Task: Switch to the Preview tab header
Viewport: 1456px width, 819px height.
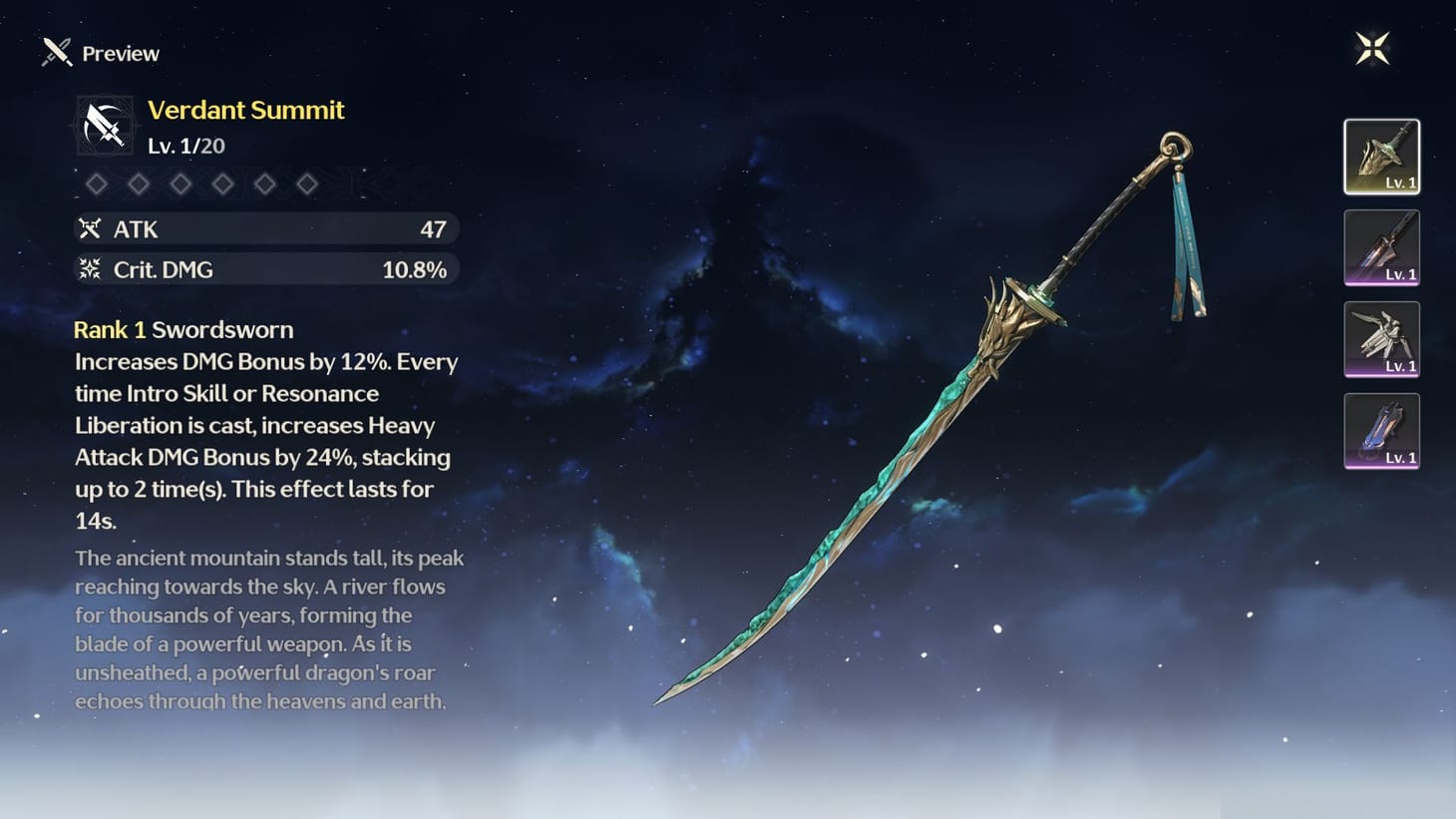Action: (120, 53)
